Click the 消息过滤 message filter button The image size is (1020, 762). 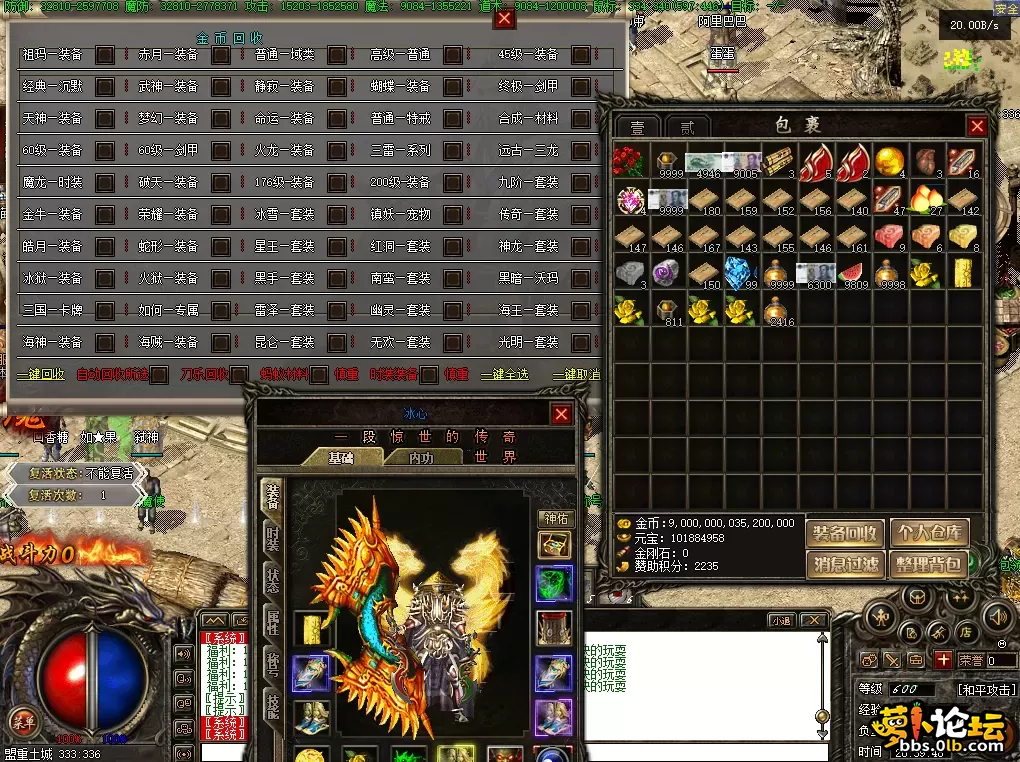tap(845, 564)
